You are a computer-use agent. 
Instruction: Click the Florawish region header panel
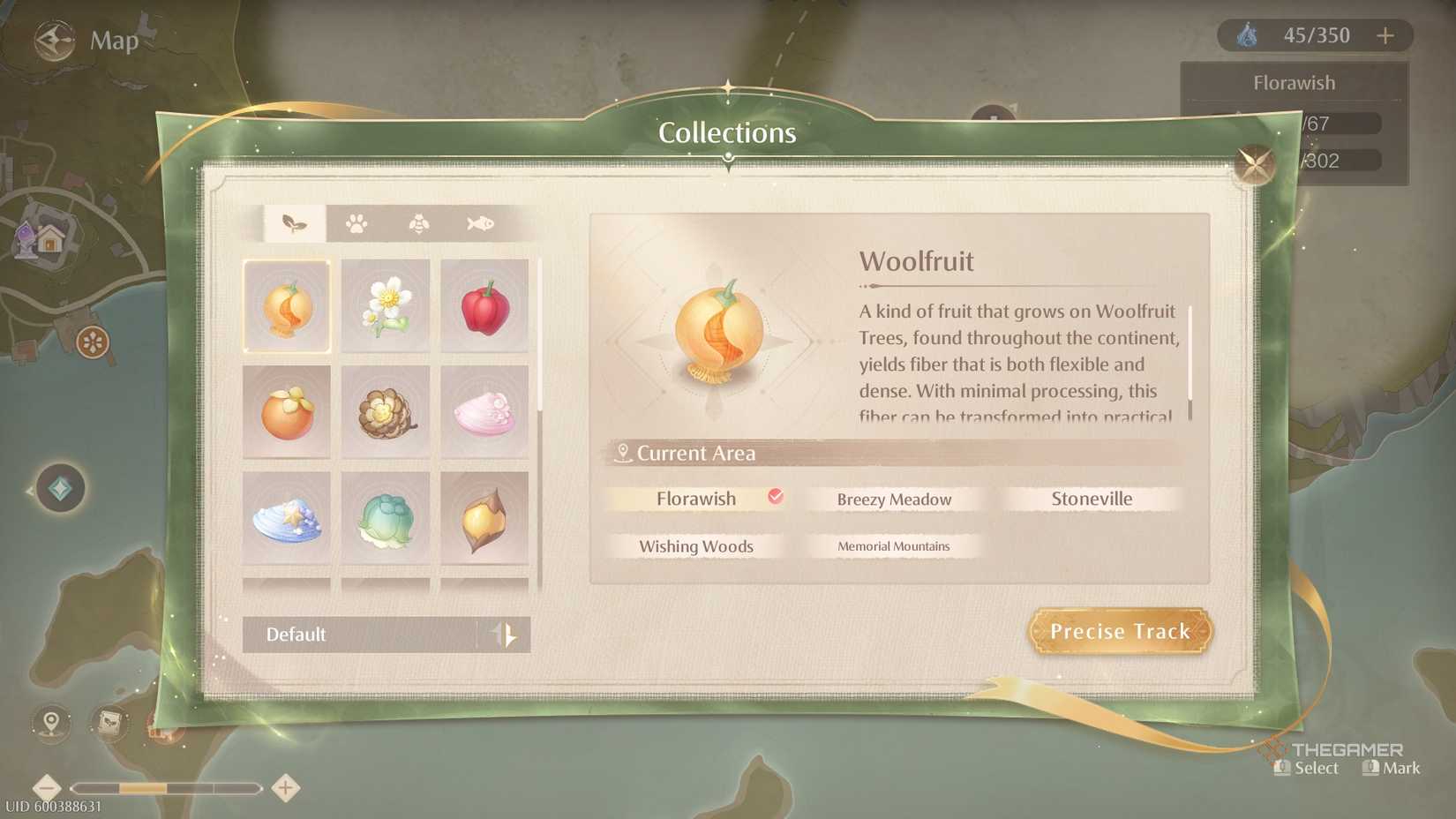[x=1294, y=82]
